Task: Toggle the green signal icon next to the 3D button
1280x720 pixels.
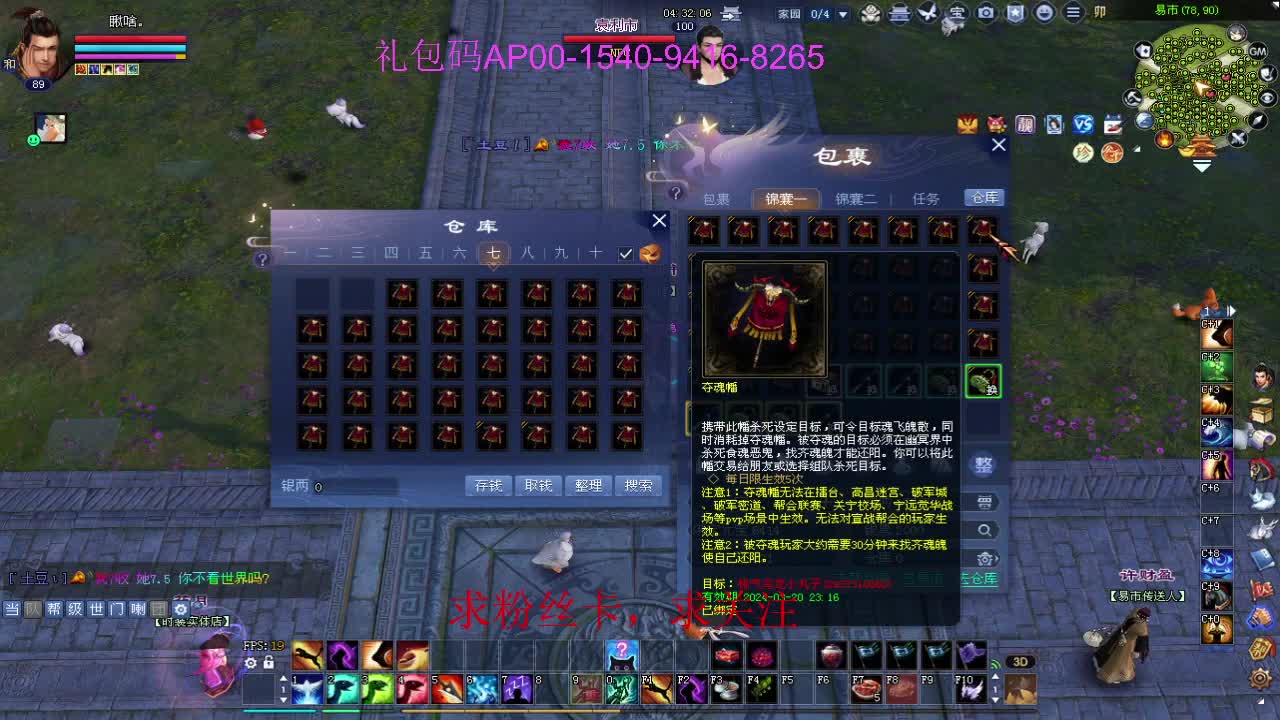Action: (x=995, y=663)
